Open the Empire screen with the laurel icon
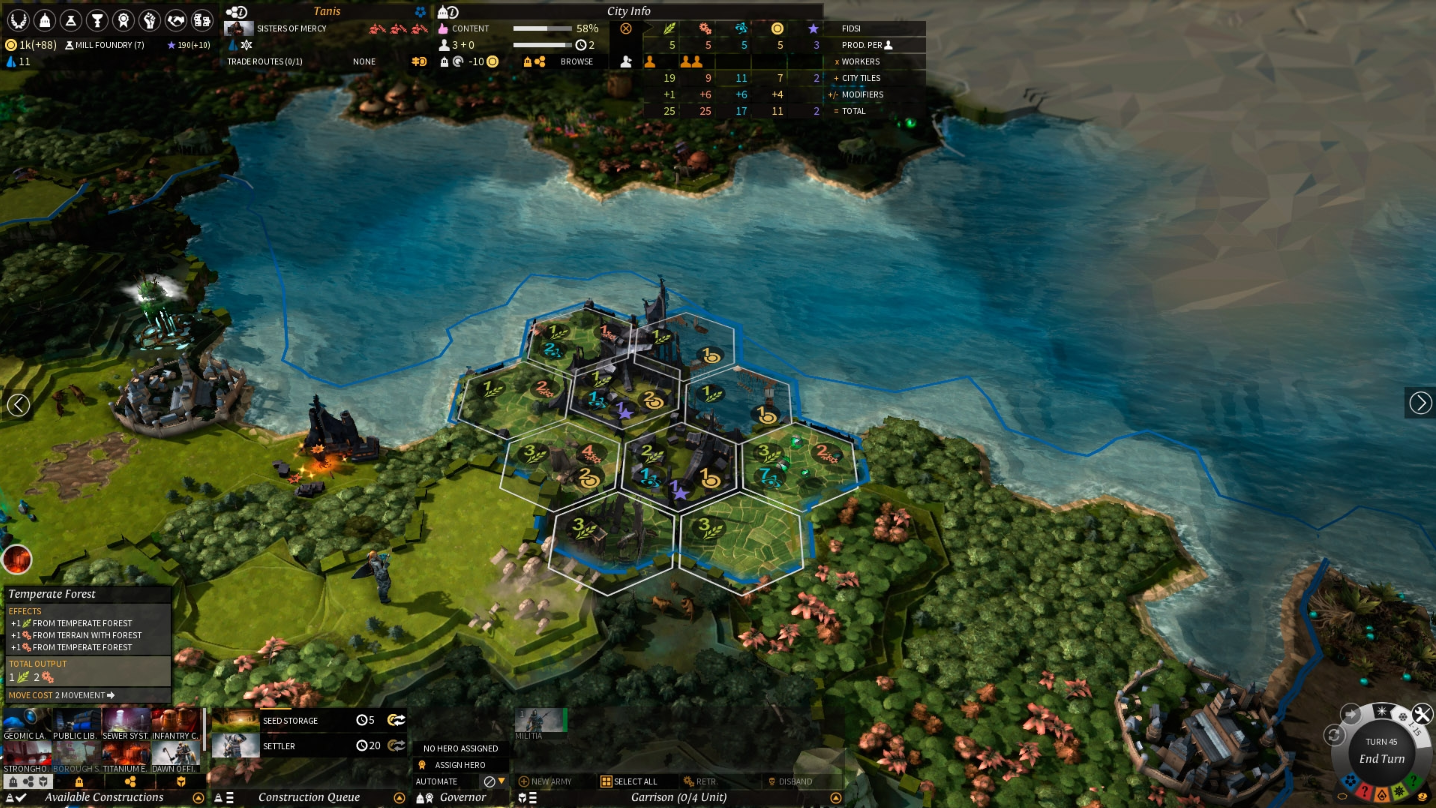The image size is (1436, 808). tap(16, 18)
